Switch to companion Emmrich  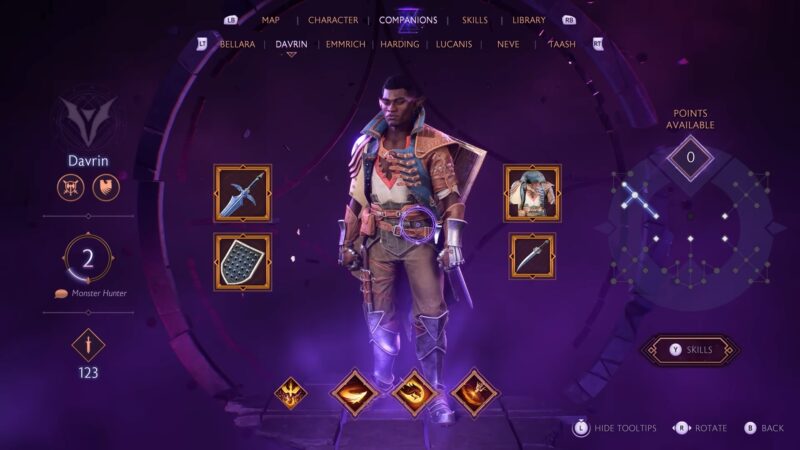(347, 44)
